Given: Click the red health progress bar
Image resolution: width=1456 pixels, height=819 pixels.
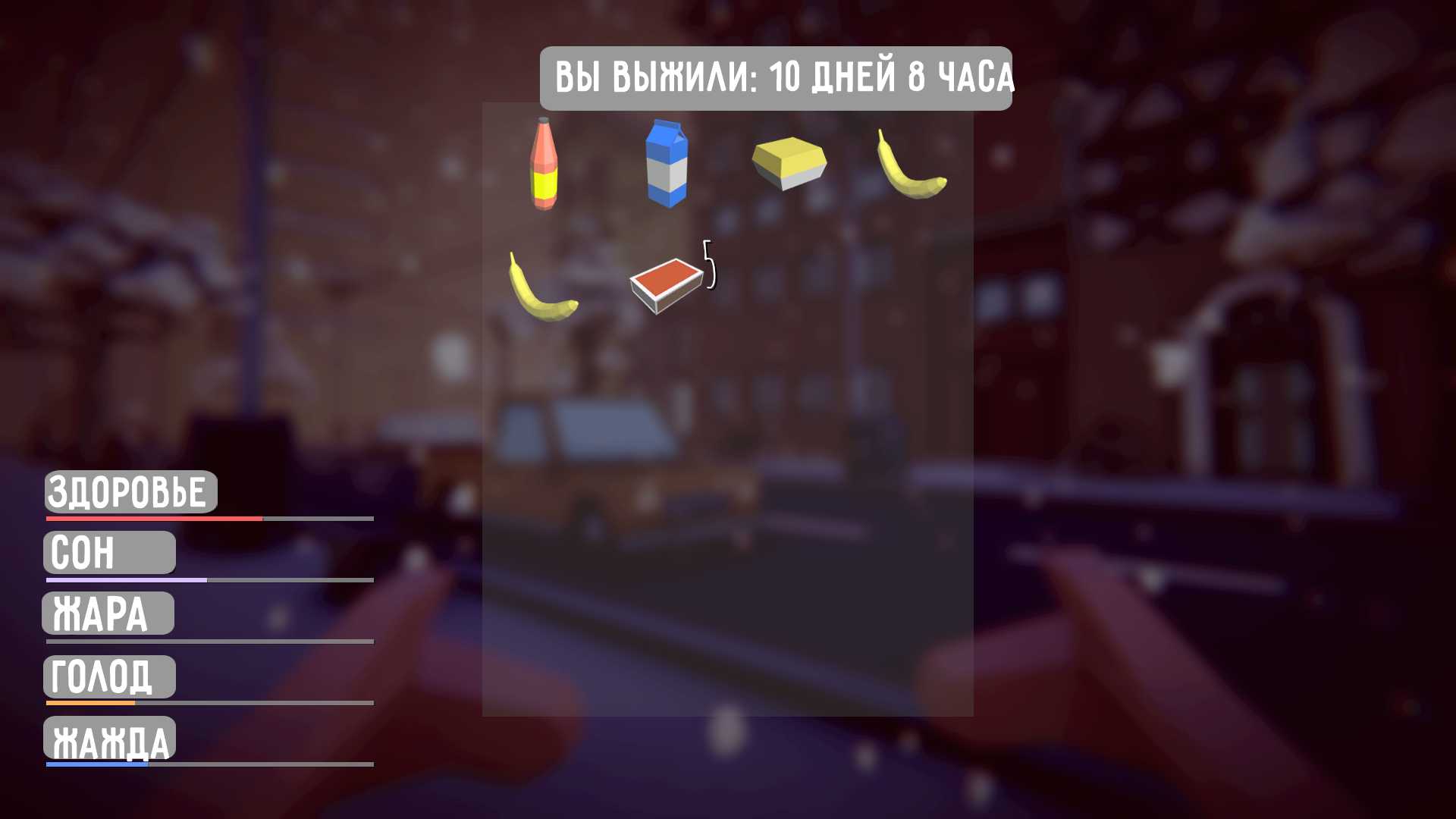Looking at the screenshot, I should point(152,519).
